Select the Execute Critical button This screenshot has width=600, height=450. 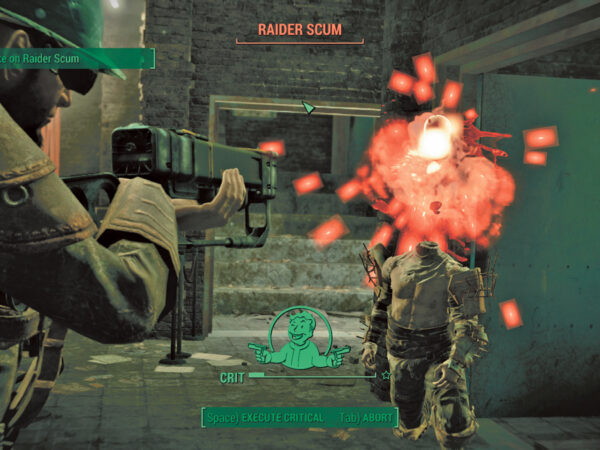click(265, 417)
